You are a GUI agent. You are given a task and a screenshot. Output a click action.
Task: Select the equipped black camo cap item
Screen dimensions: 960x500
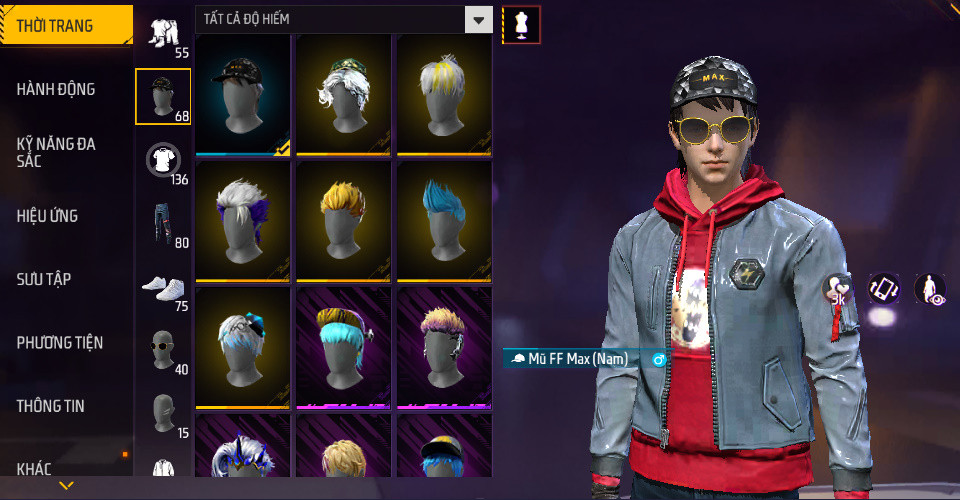coord(243,95)
